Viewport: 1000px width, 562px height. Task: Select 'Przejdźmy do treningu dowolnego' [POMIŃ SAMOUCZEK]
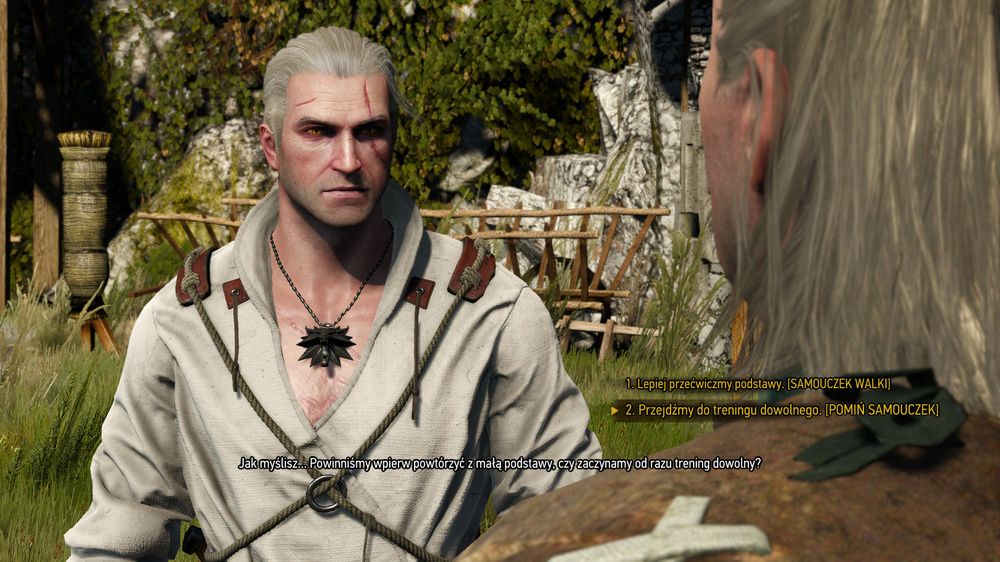(781, 409)
